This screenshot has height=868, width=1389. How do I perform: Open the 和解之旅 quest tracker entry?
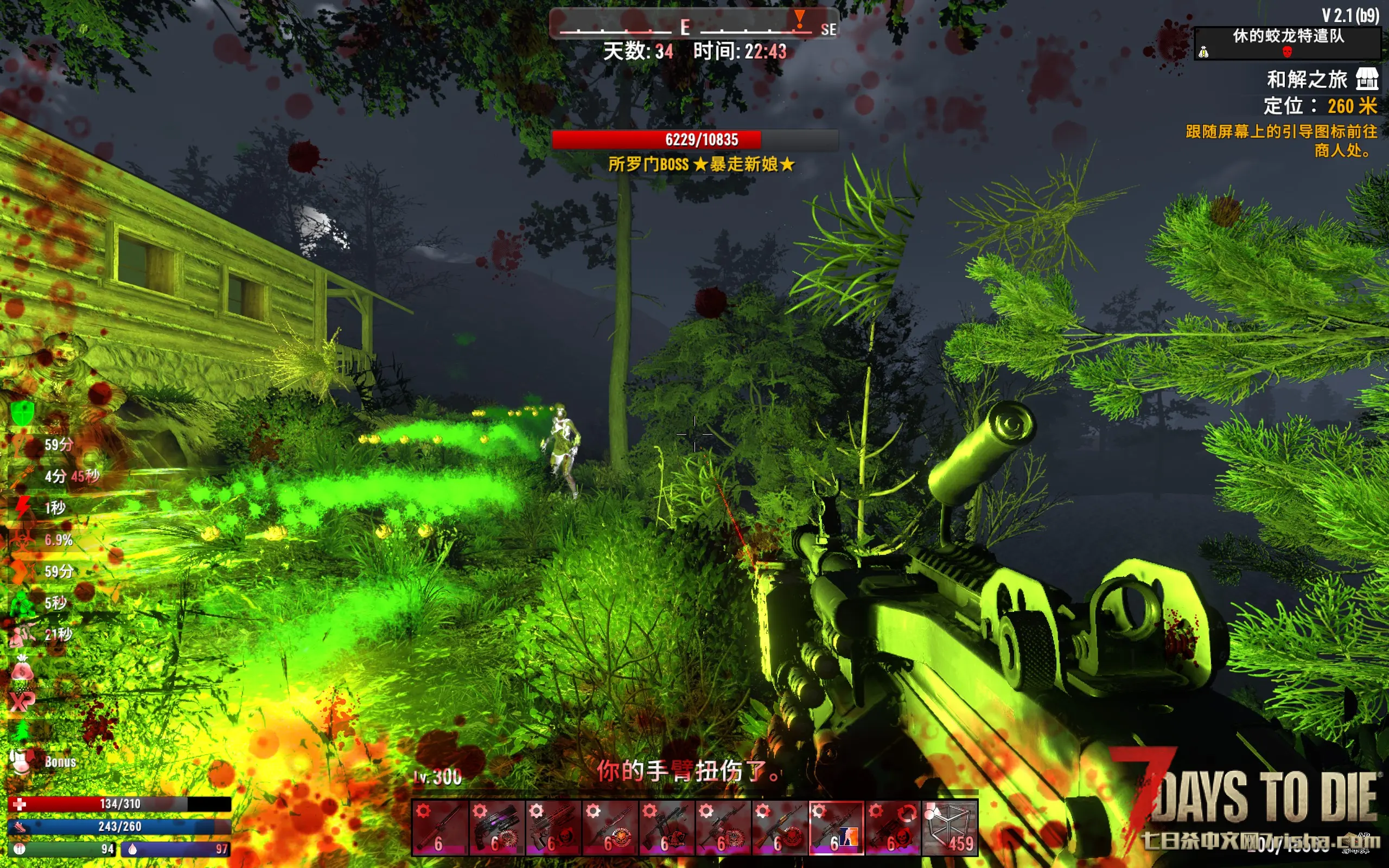coord(1306,79)
